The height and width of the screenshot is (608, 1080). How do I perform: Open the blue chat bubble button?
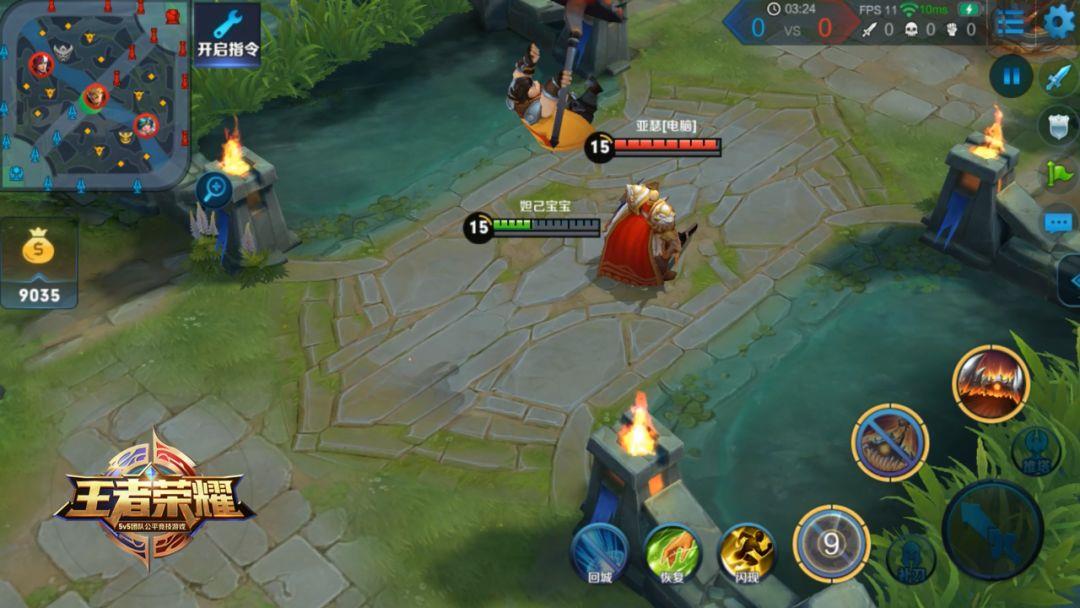(x=1058, y=222)
